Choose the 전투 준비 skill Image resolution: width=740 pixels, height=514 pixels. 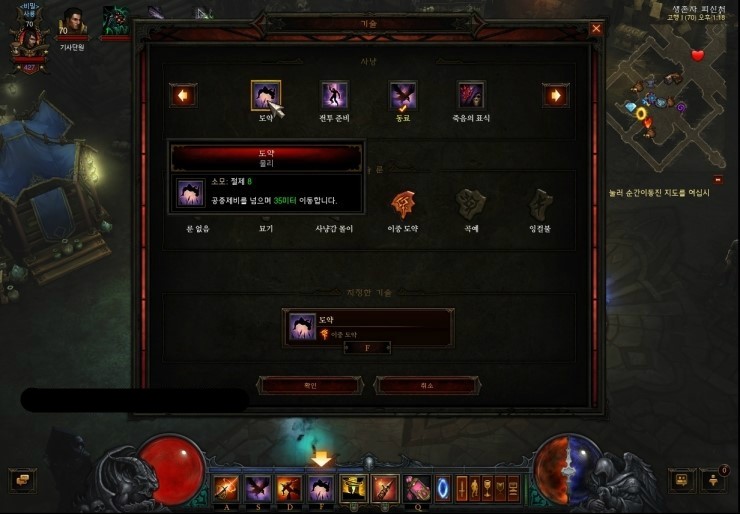click(x=334, y=96)
